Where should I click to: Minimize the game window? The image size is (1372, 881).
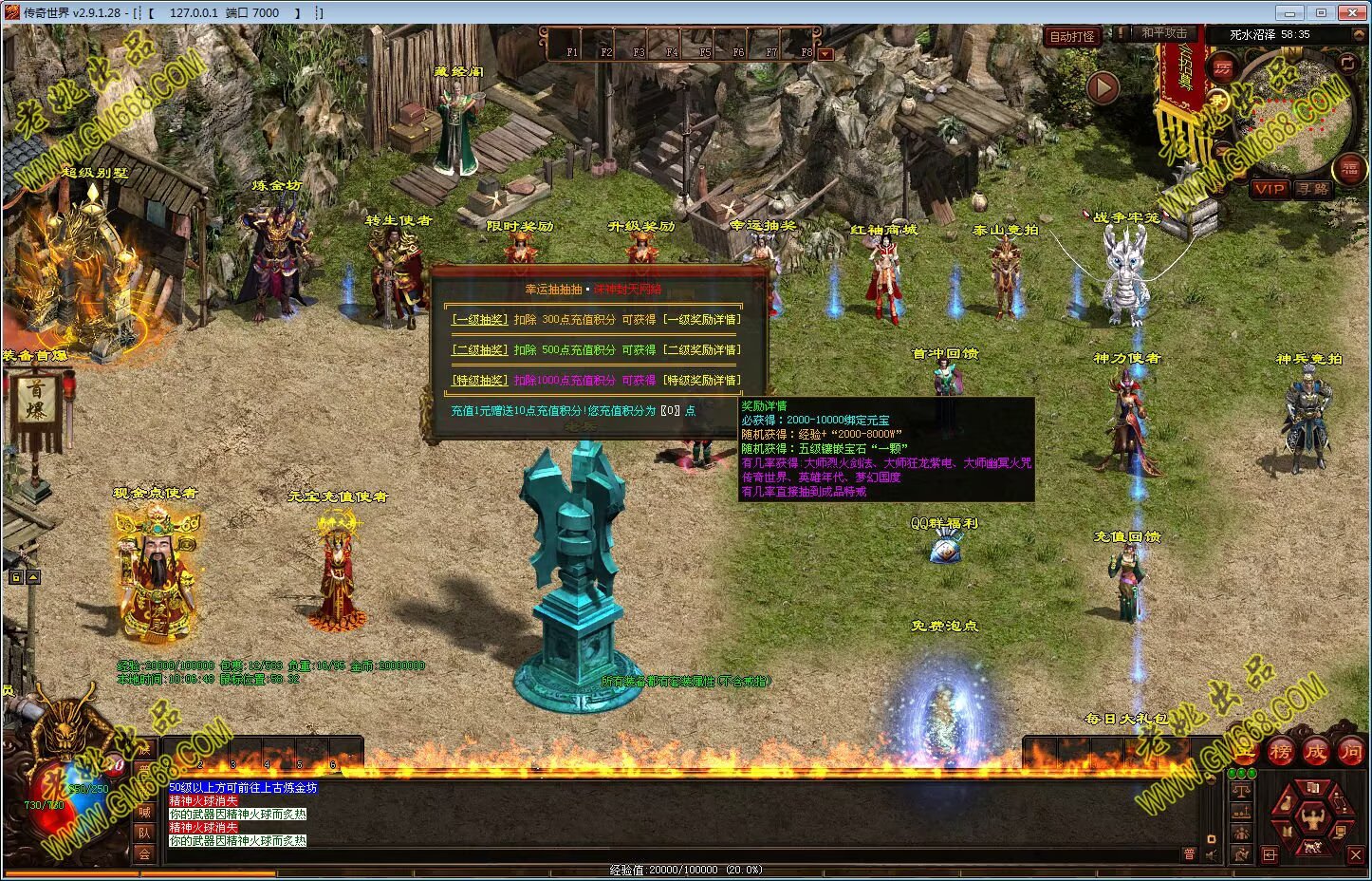(1288, 12)
